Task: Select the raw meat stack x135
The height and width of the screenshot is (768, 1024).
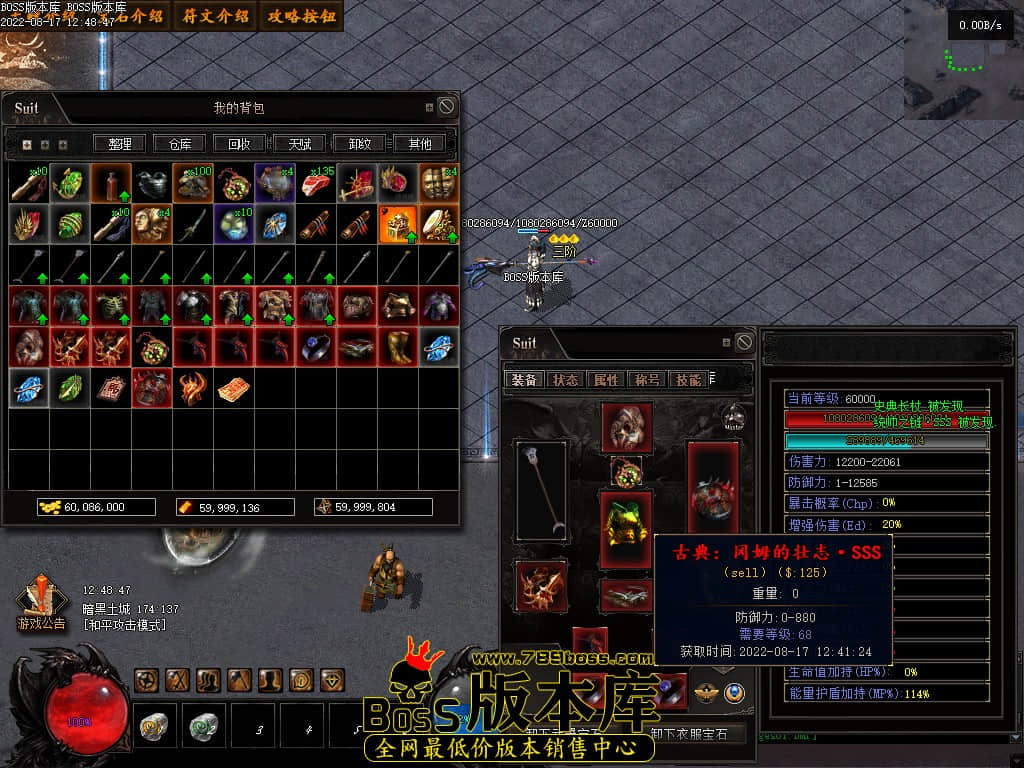Action: point(316,183)
